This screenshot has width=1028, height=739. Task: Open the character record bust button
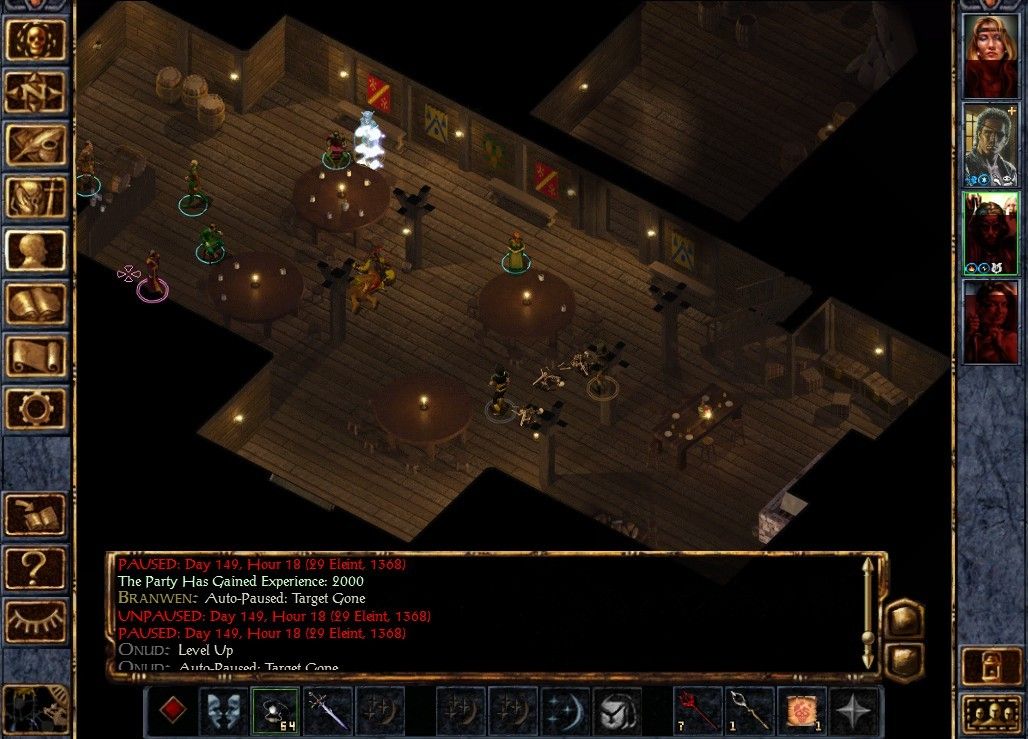tap(36, 252)
